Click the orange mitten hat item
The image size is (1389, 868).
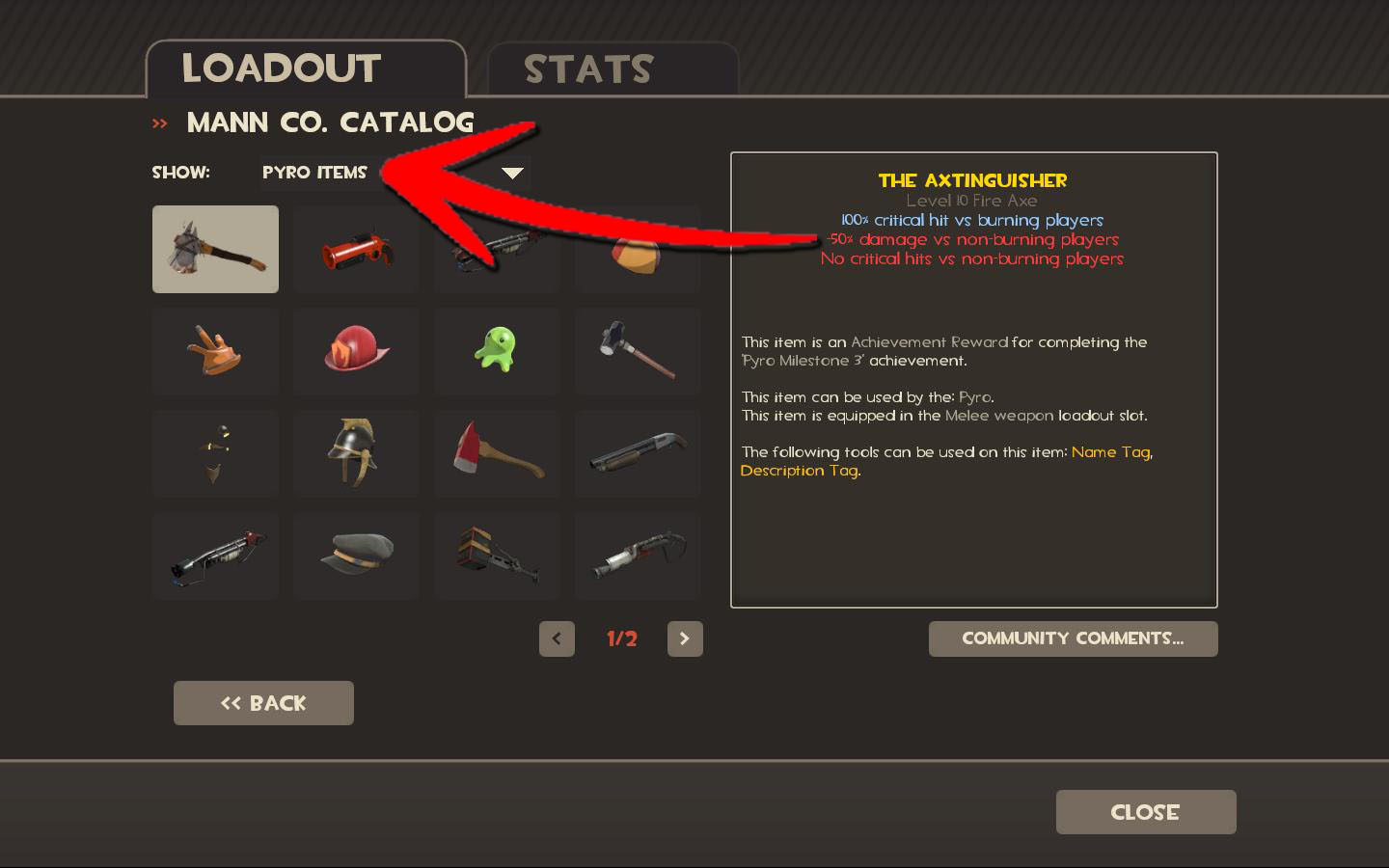pyautogui.click(x=215, y=351)
